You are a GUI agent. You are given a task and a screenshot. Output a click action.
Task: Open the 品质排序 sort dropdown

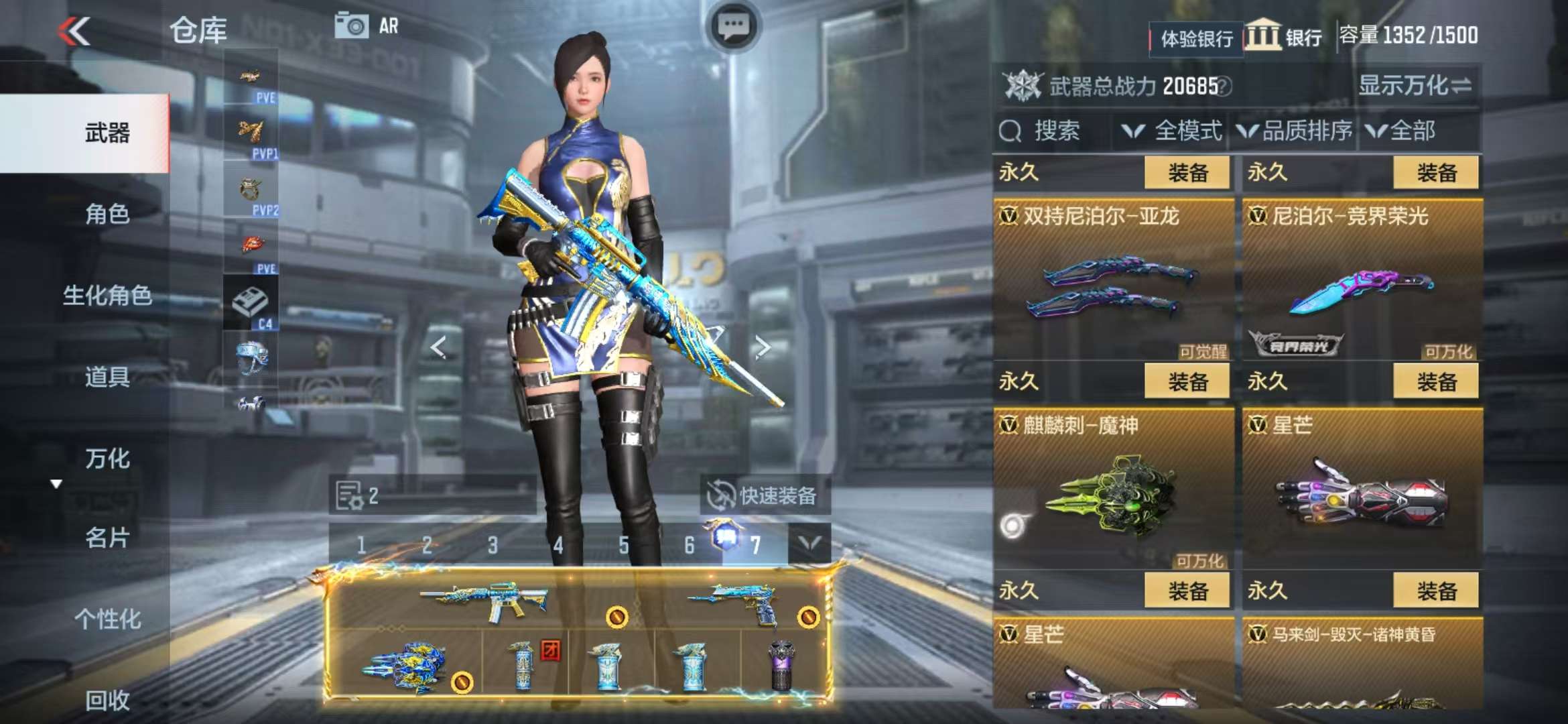(x=1295, y=131)
